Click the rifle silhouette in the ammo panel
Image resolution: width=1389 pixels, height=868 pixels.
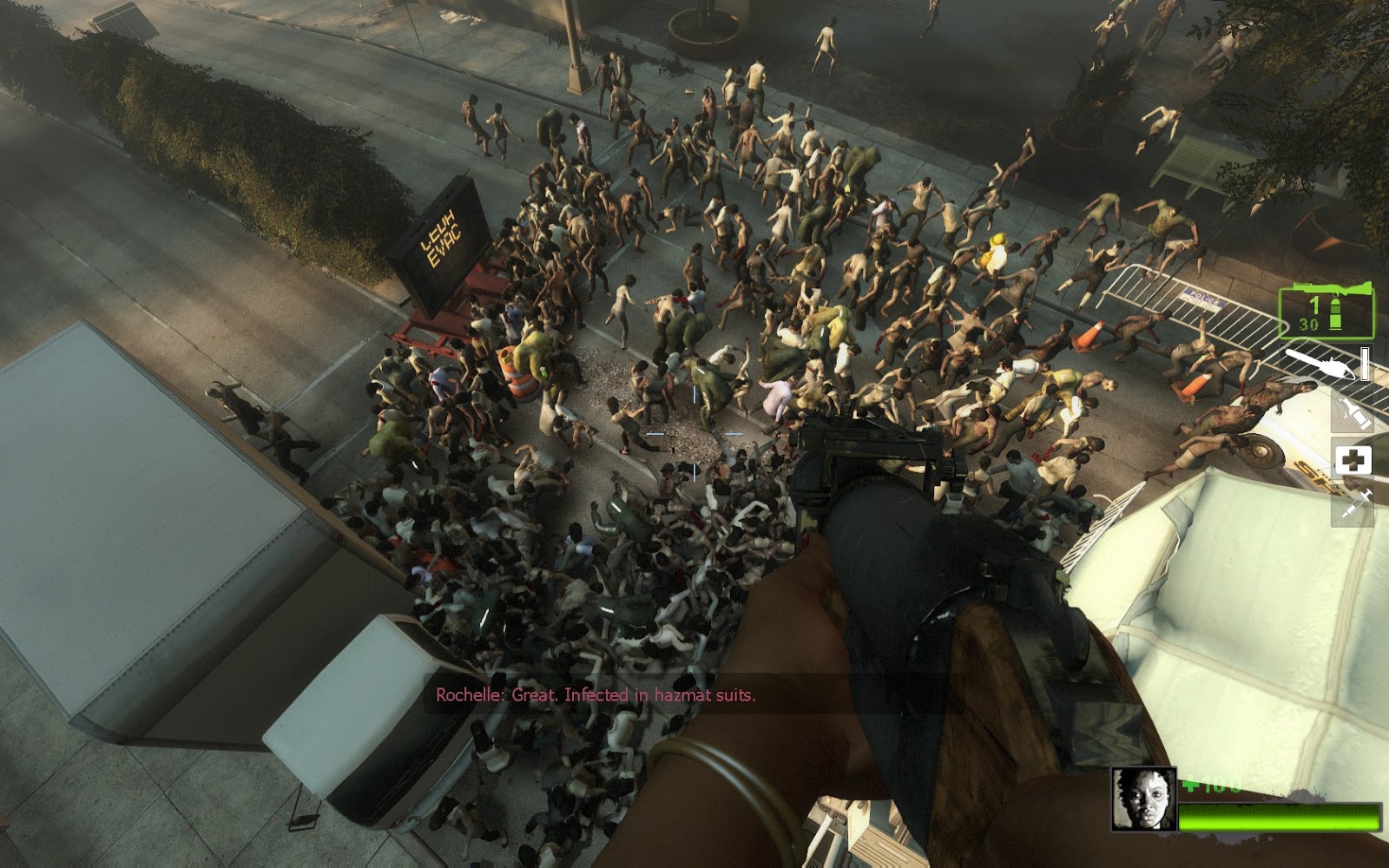(x=1333, y=290)
